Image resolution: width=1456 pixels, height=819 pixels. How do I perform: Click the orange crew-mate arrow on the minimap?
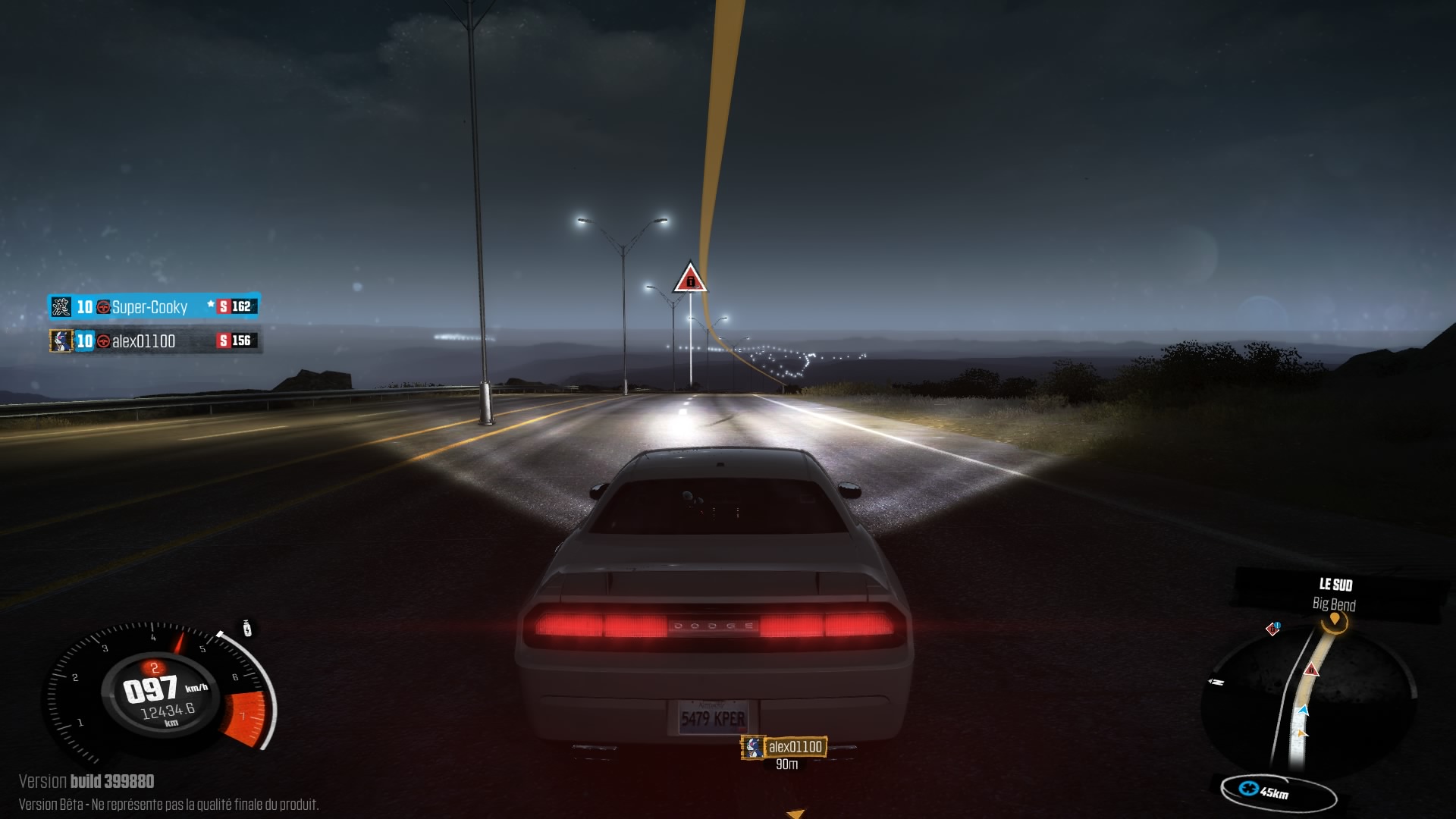point(1302,733)
